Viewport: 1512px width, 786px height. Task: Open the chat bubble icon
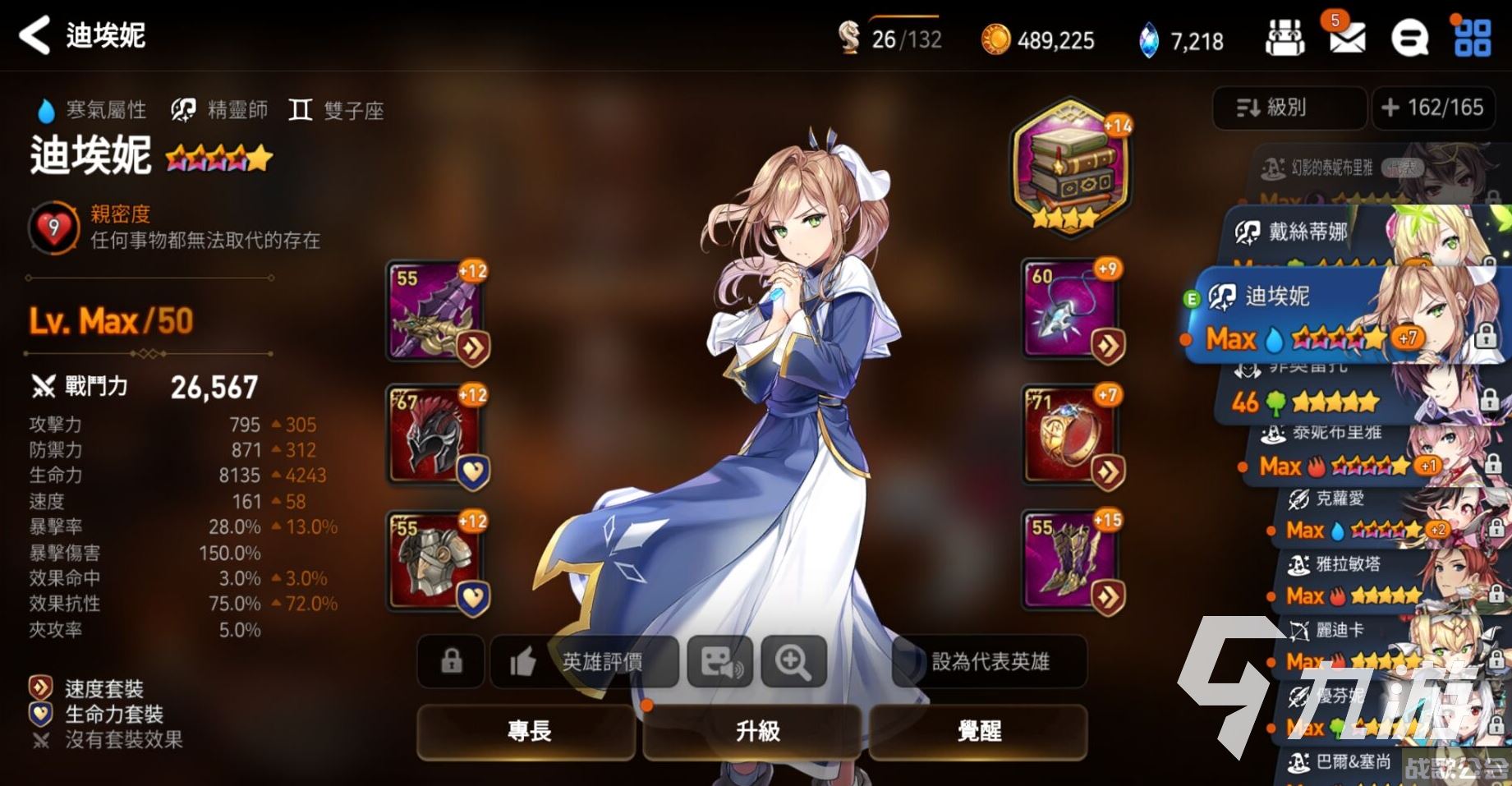[x=1409, y=38]
